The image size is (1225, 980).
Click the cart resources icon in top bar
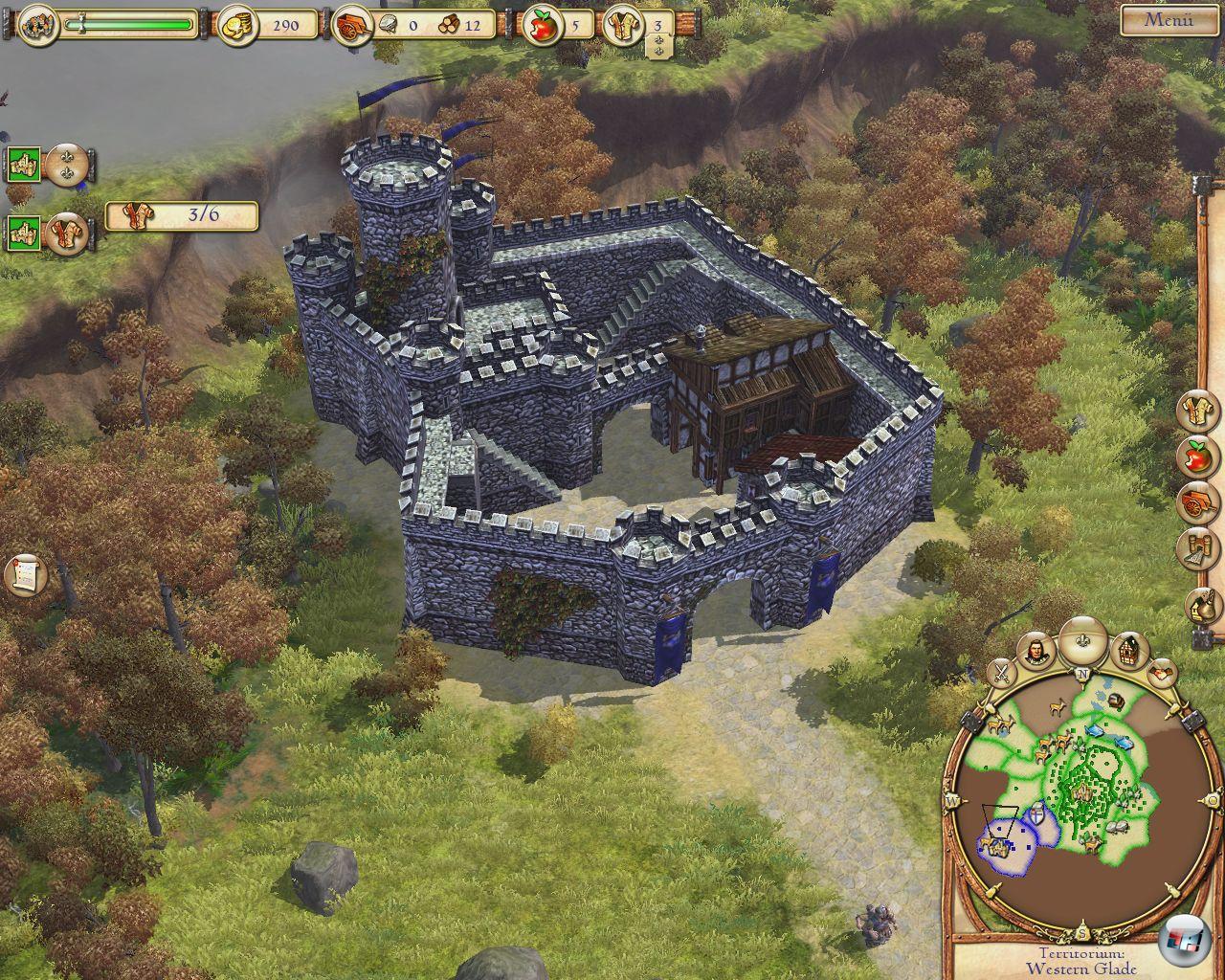pyautogui.click(x=350, y=26)
